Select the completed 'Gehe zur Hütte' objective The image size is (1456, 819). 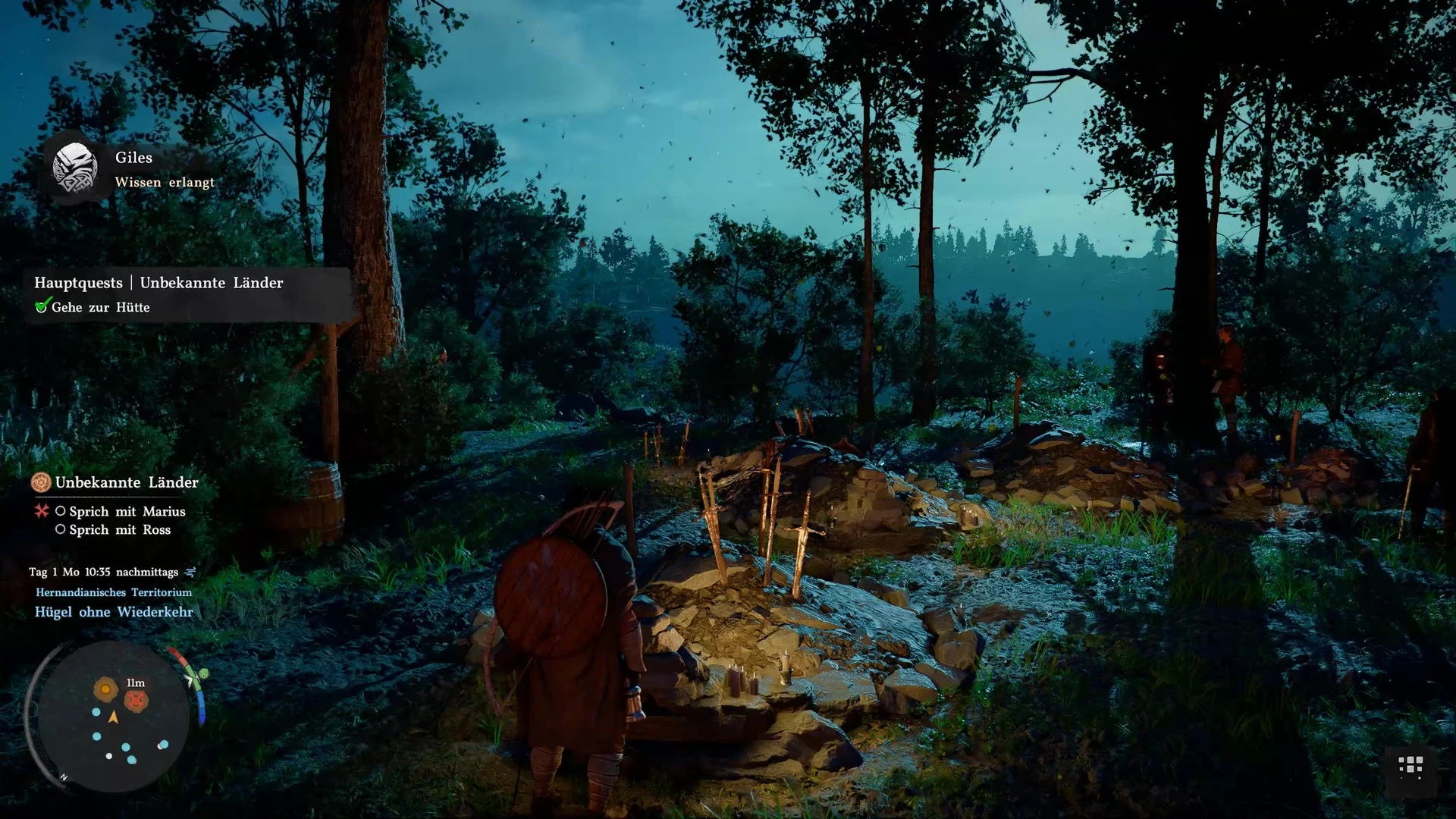[100, 307]
